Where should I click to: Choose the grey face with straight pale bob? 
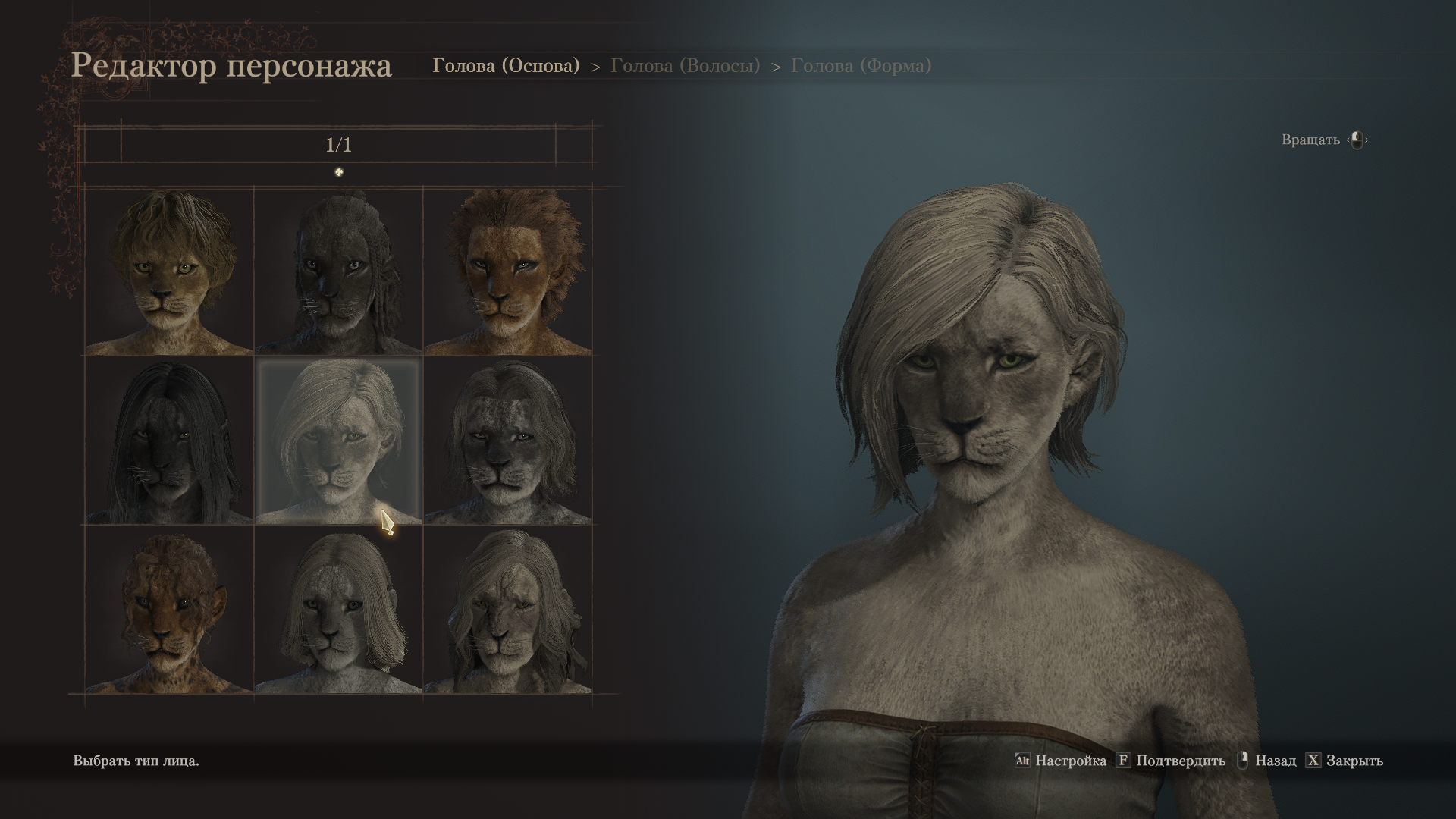tap(338, 610)
